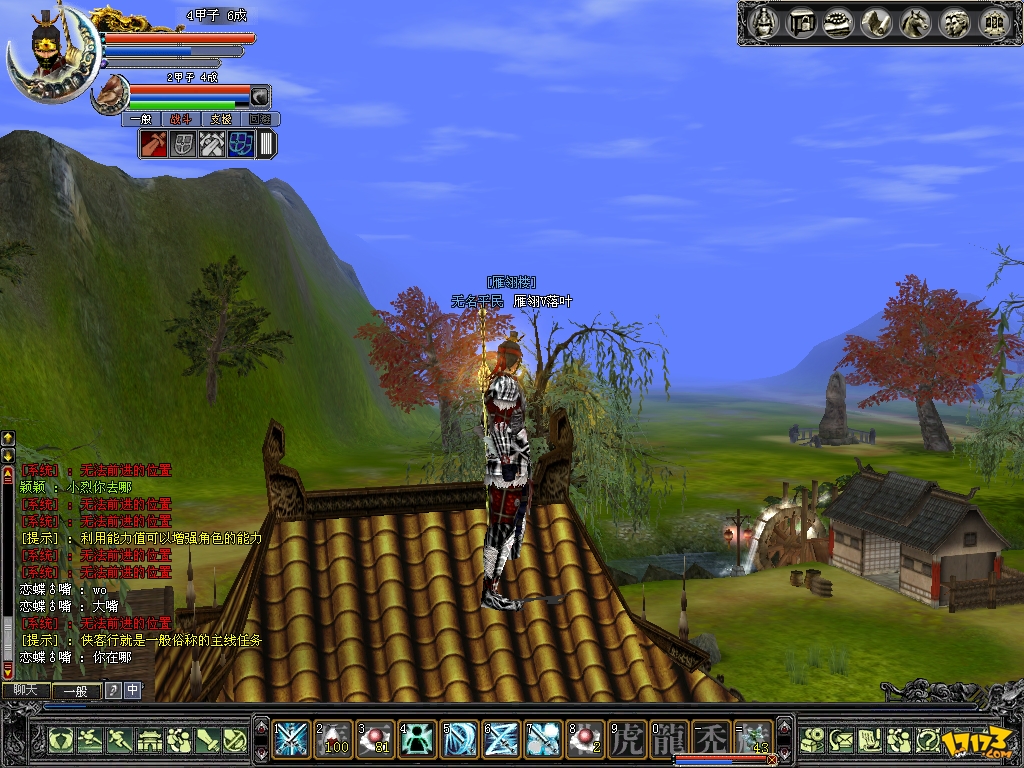Switch pet mode to 支援

(219, 119)
